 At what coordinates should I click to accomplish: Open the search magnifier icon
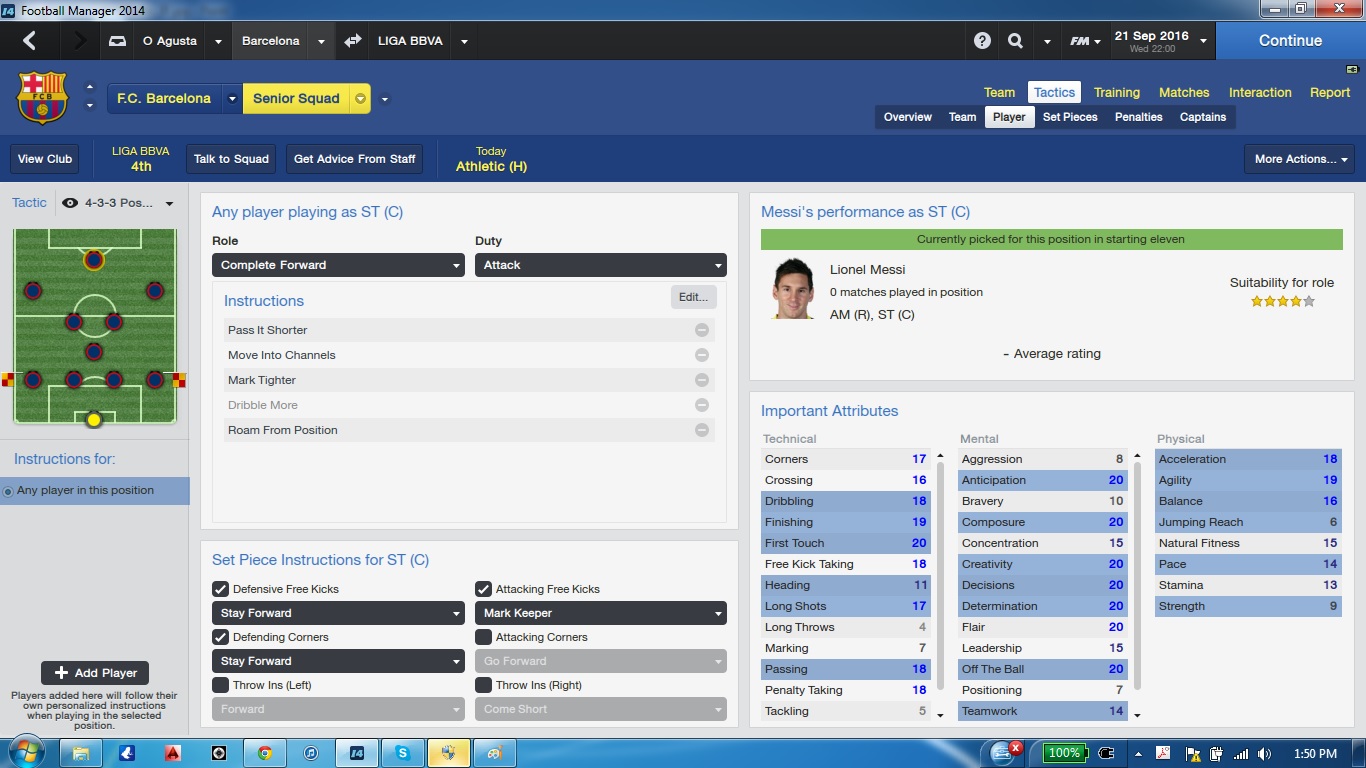coord(1015,41)
